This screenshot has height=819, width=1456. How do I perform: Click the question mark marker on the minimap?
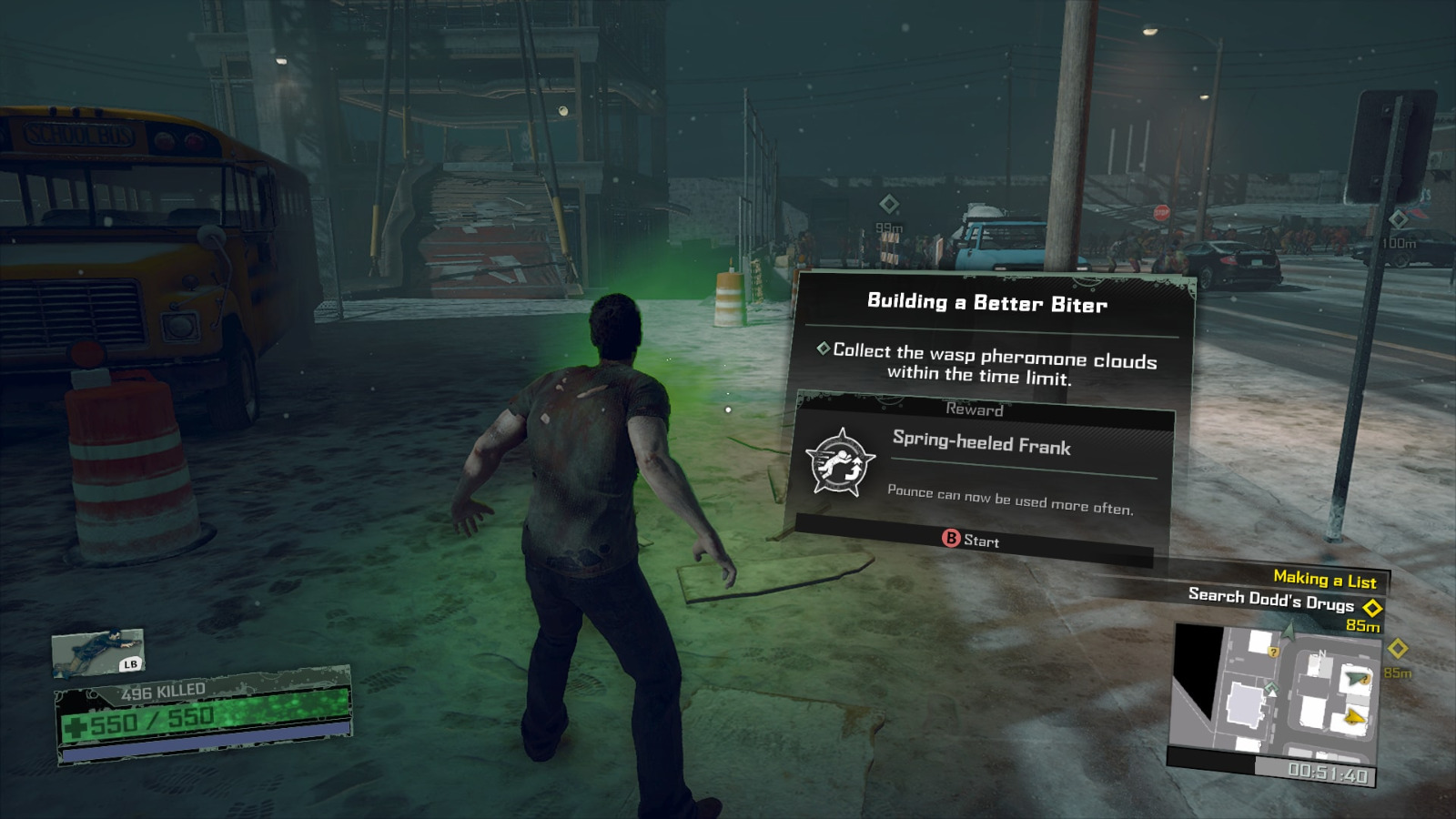click(x=1273, y=652)
